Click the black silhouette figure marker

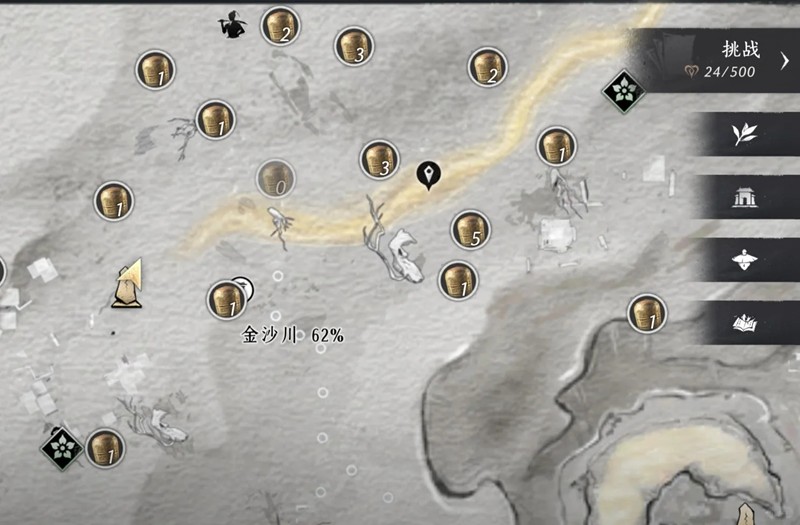(234, 24)
